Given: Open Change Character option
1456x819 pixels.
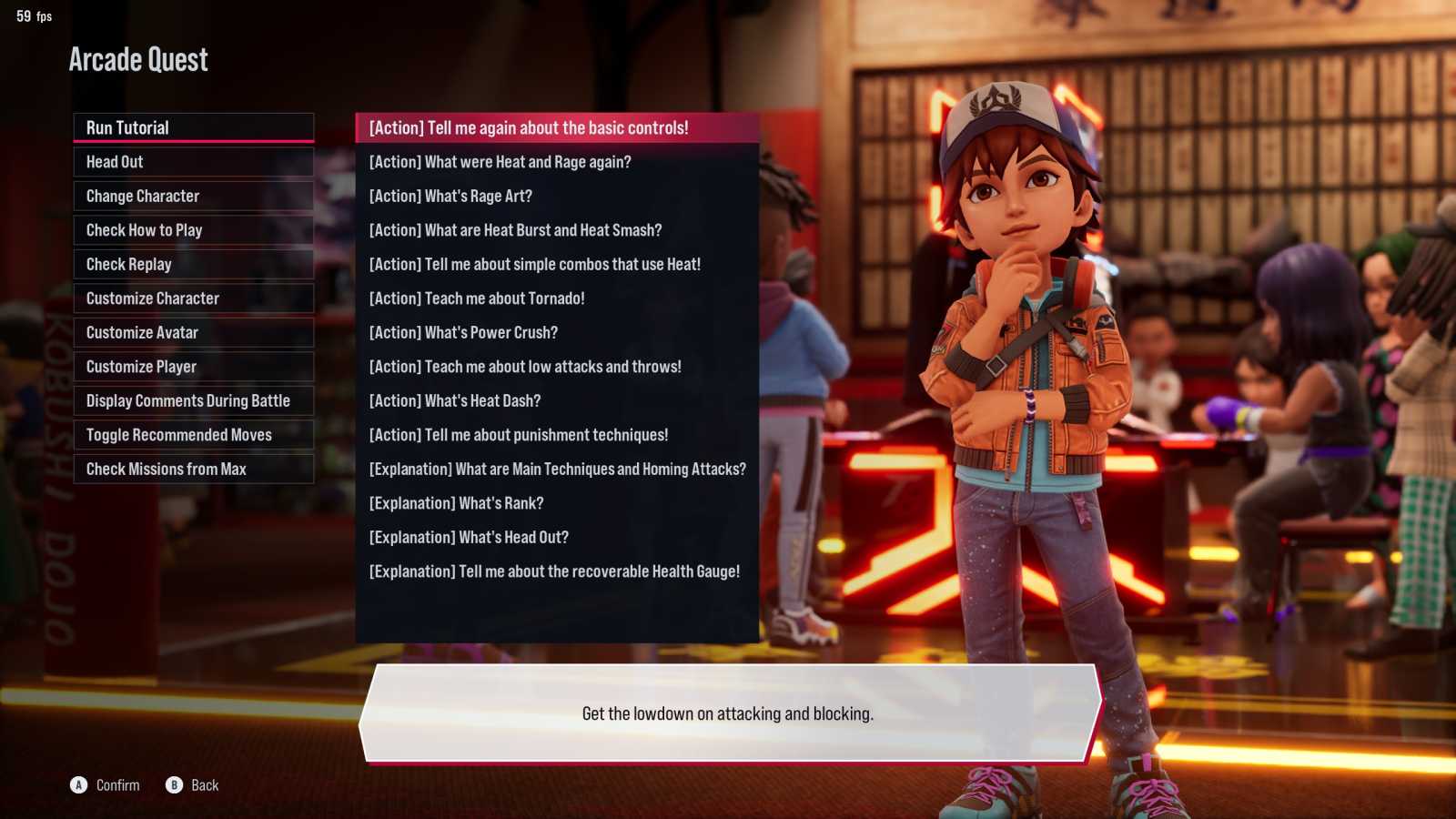Looking at the screenshot, I should [193, 197].
